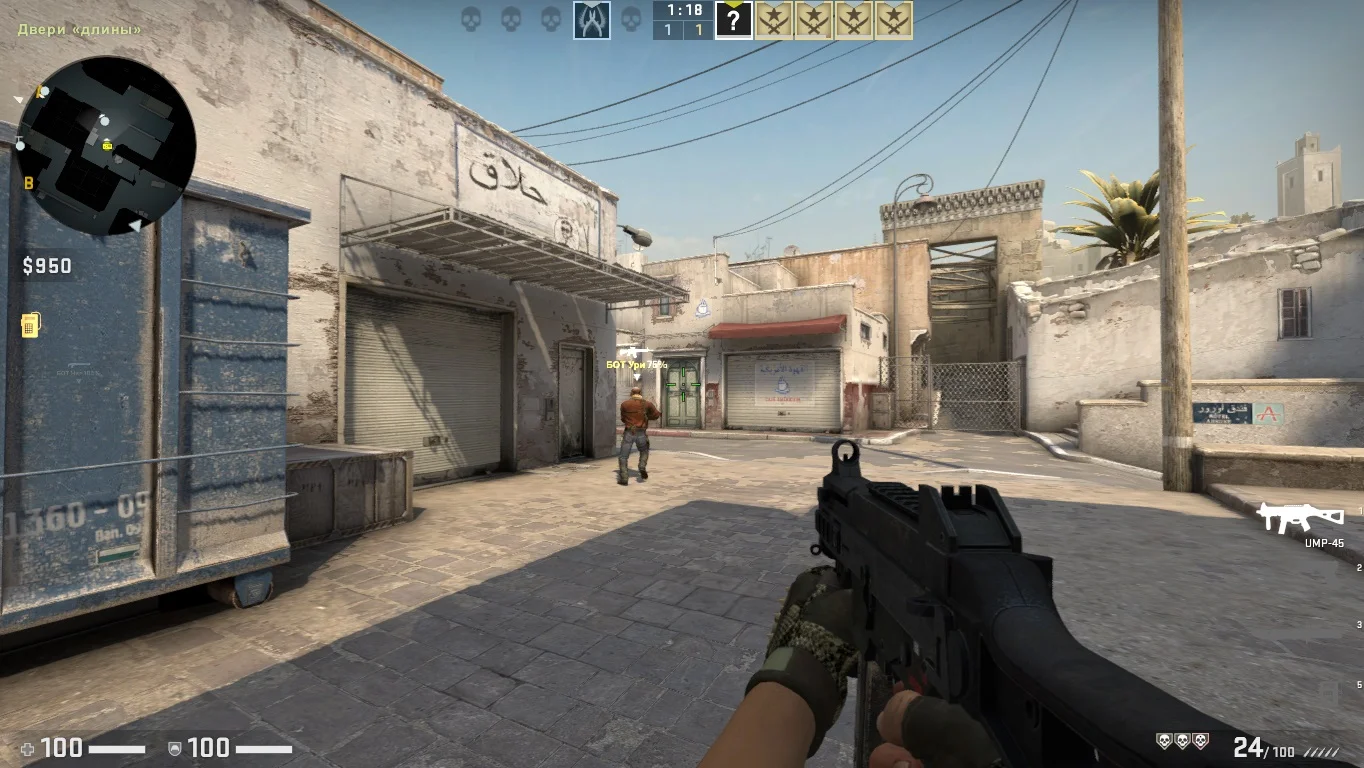
Task: Click the circular radar minimap
Action: pyautogui.click(x=105, y=146)
